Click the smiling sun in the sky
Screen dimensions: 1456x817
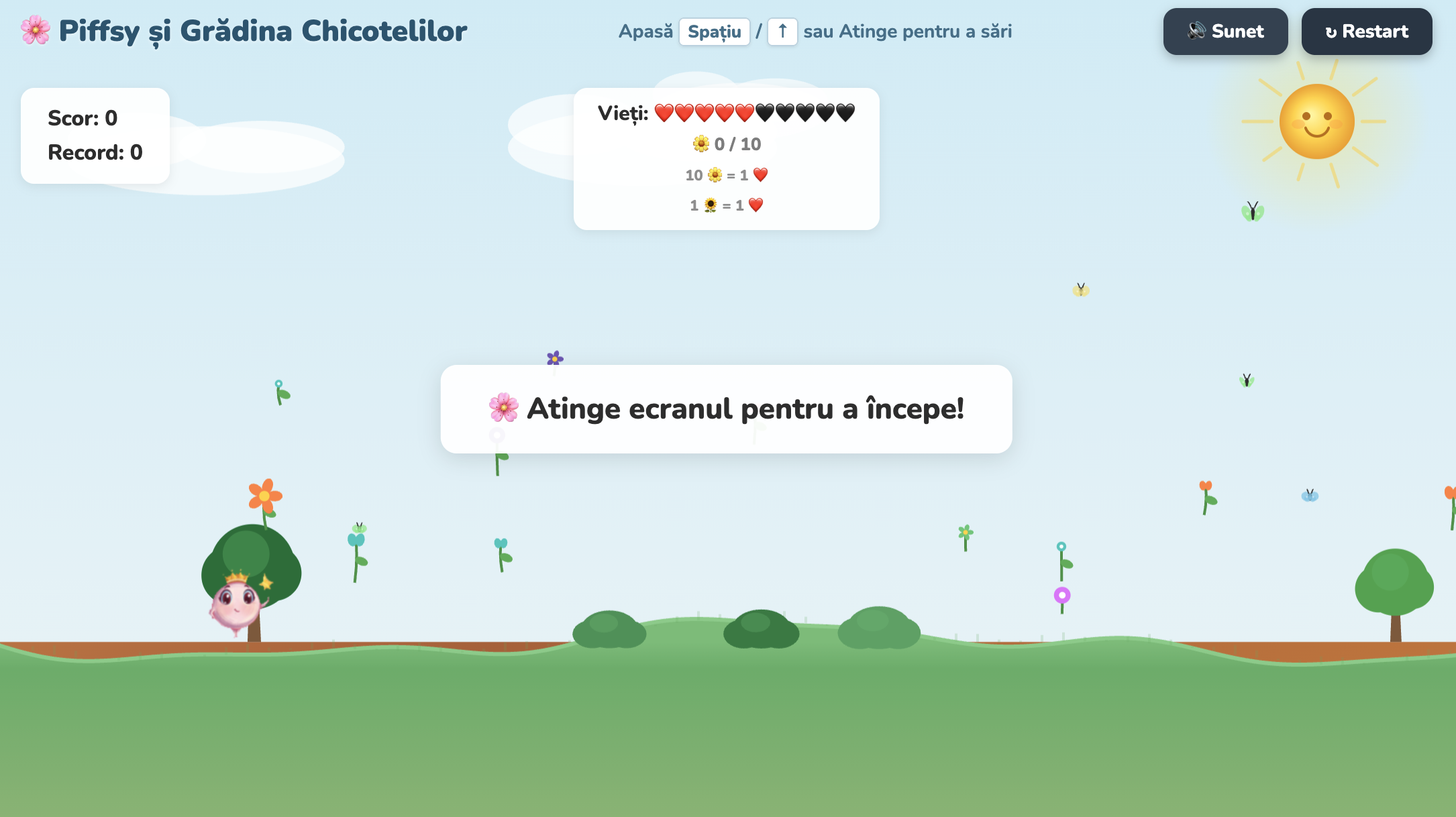tap(1318, 122)
